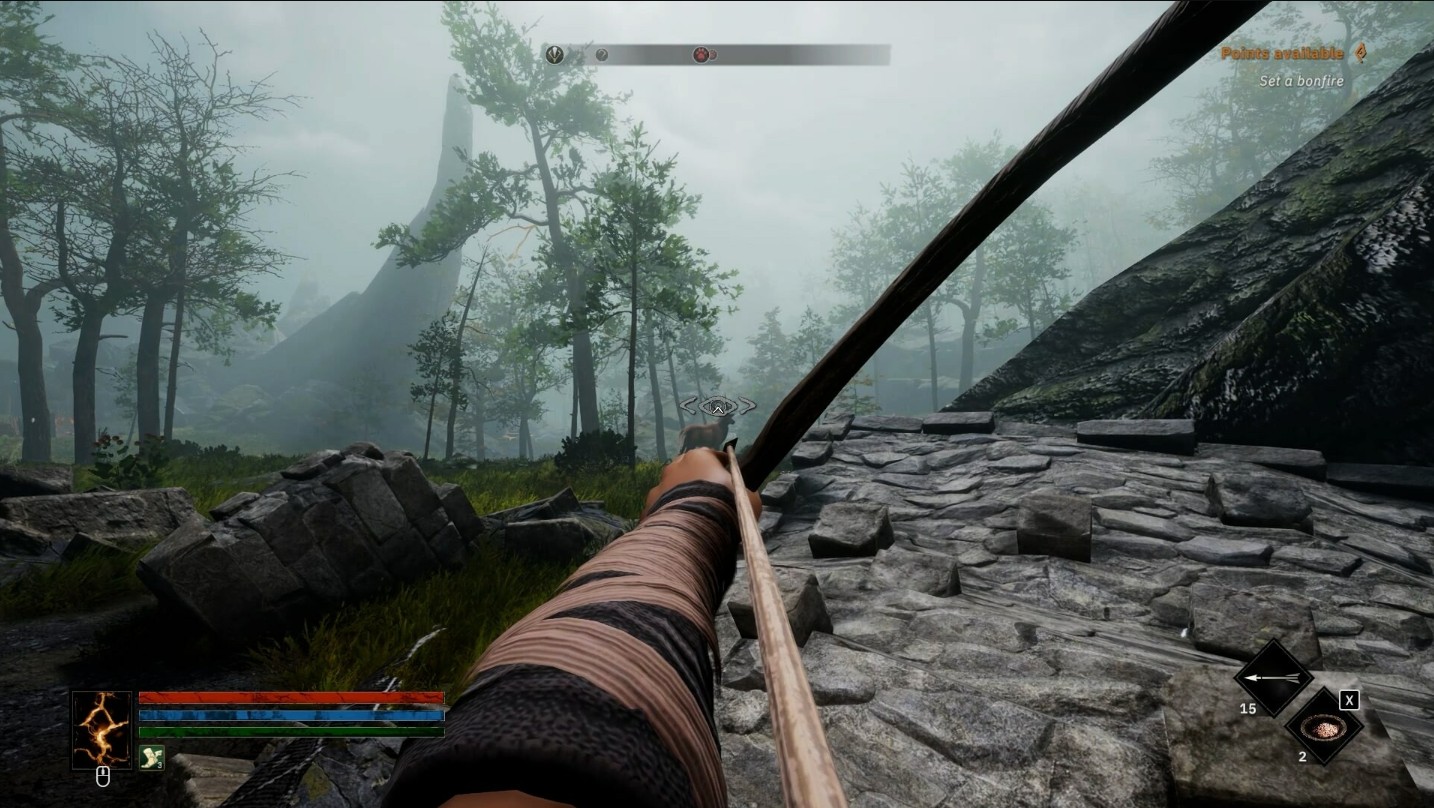Select the green boot status effect icon
This screenshot has width=1434, height=808.
pos(152,757)
